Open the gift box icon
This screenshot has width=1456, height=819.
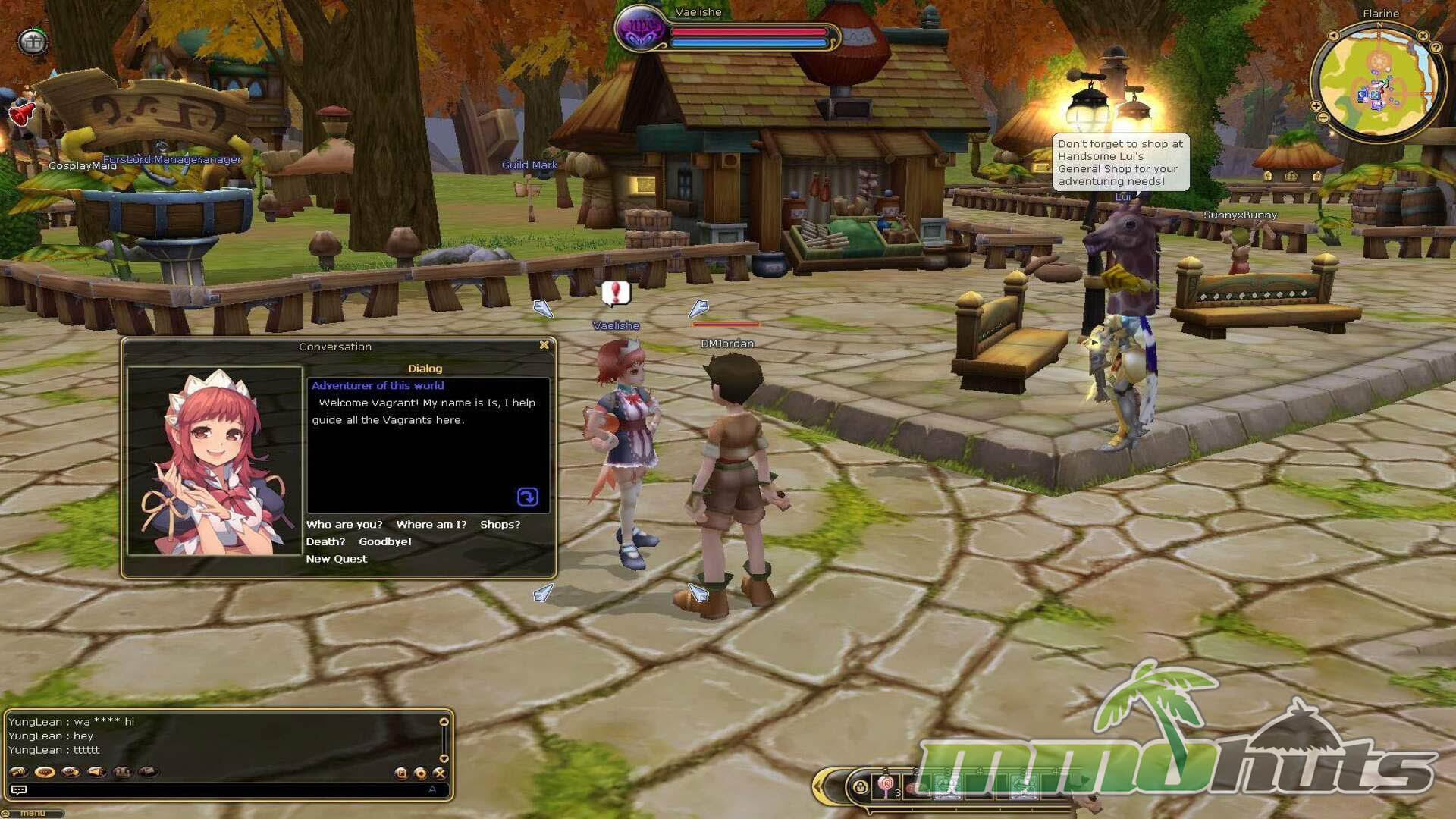[32, 41]
